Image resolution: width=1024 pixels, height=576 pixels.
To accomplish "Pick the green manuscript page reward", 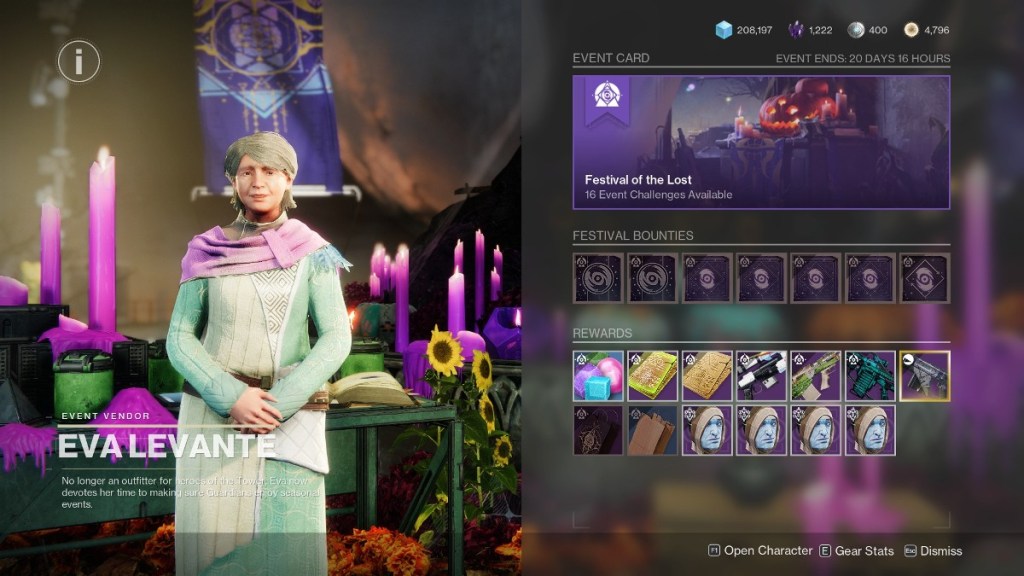I will pos(652,376).
